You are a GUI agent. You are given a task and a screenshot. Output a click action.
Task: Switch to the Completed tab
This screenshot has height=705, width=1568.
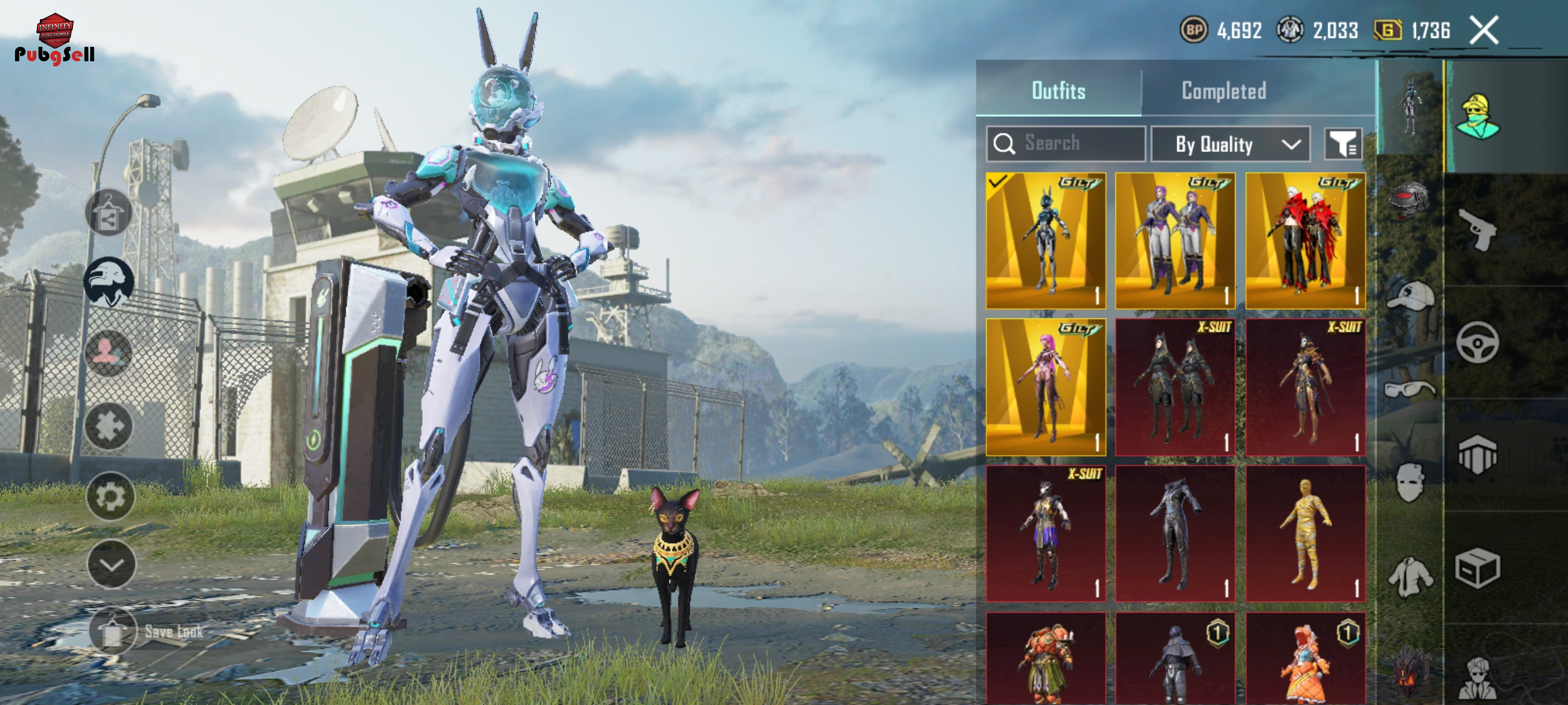[1223, 91]
